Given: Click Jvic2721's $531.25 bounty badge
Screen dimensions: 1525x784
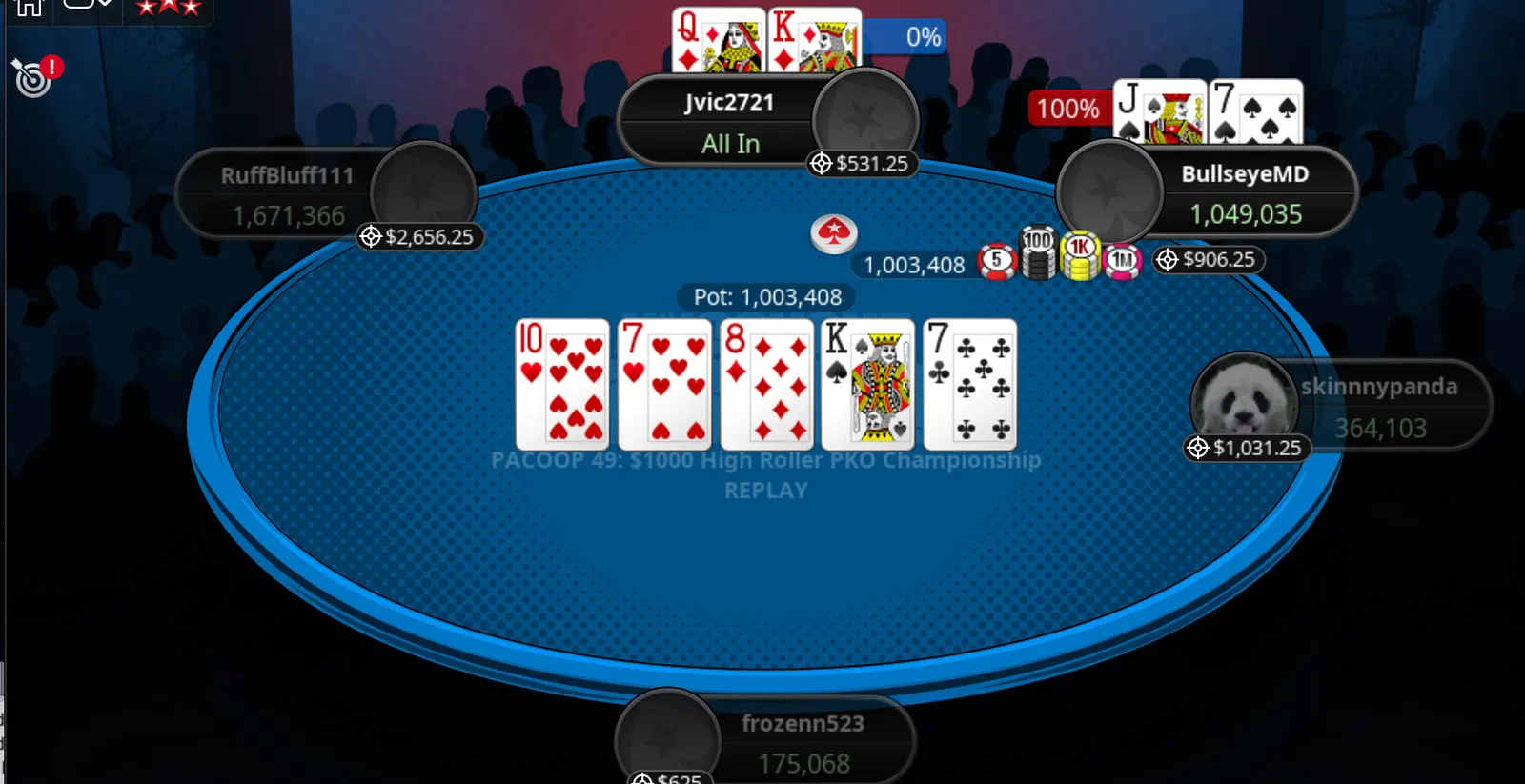Looking at the screenshot, I should pyautogui.click(x=861, y=164).
